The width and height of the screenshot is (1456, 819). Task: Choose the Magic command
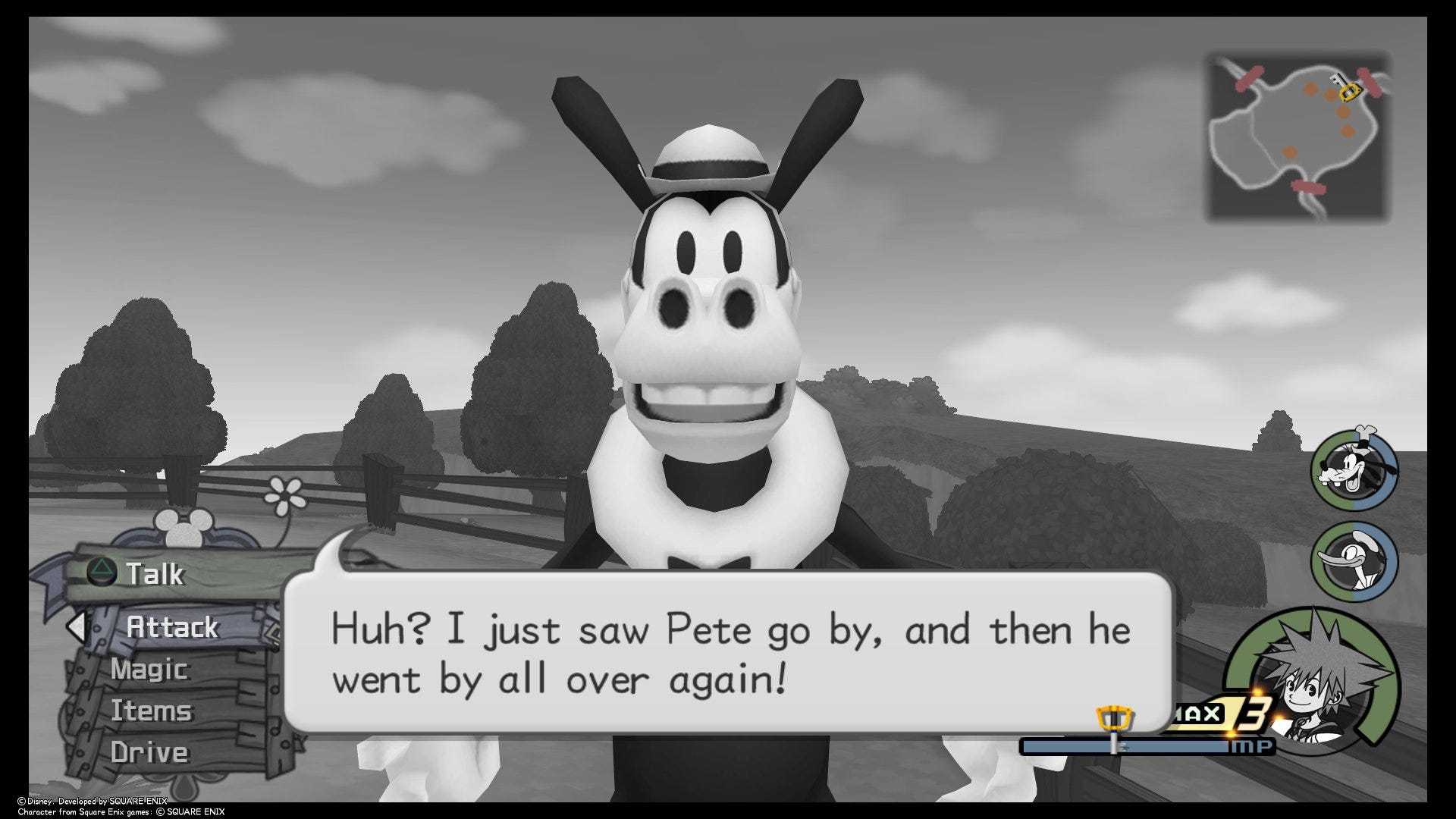pos(149,670)
